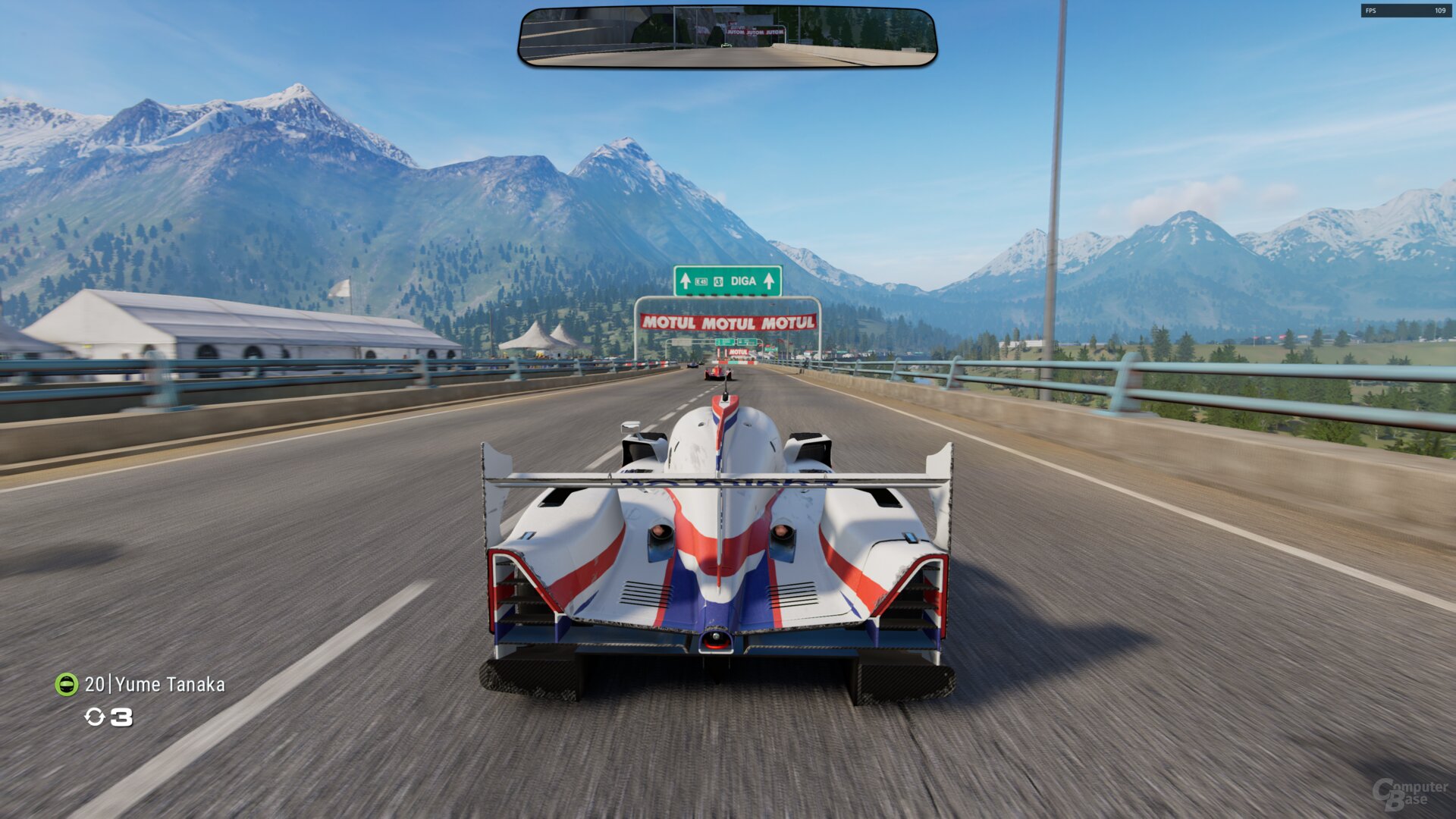
Task: Select the circular lap counter arrows icon
Action: pos(96,717)
